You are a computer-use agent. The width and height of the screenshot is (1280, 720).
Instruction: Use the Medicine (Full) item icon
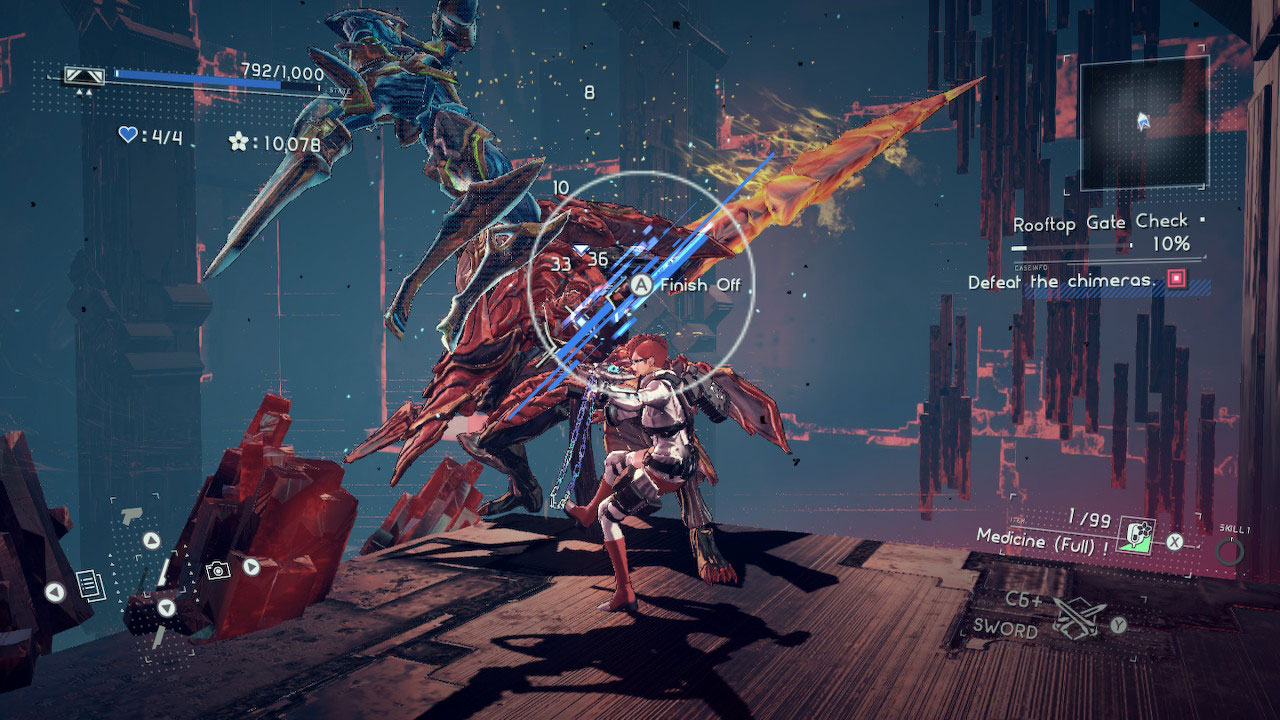[x=1135, y=537]
